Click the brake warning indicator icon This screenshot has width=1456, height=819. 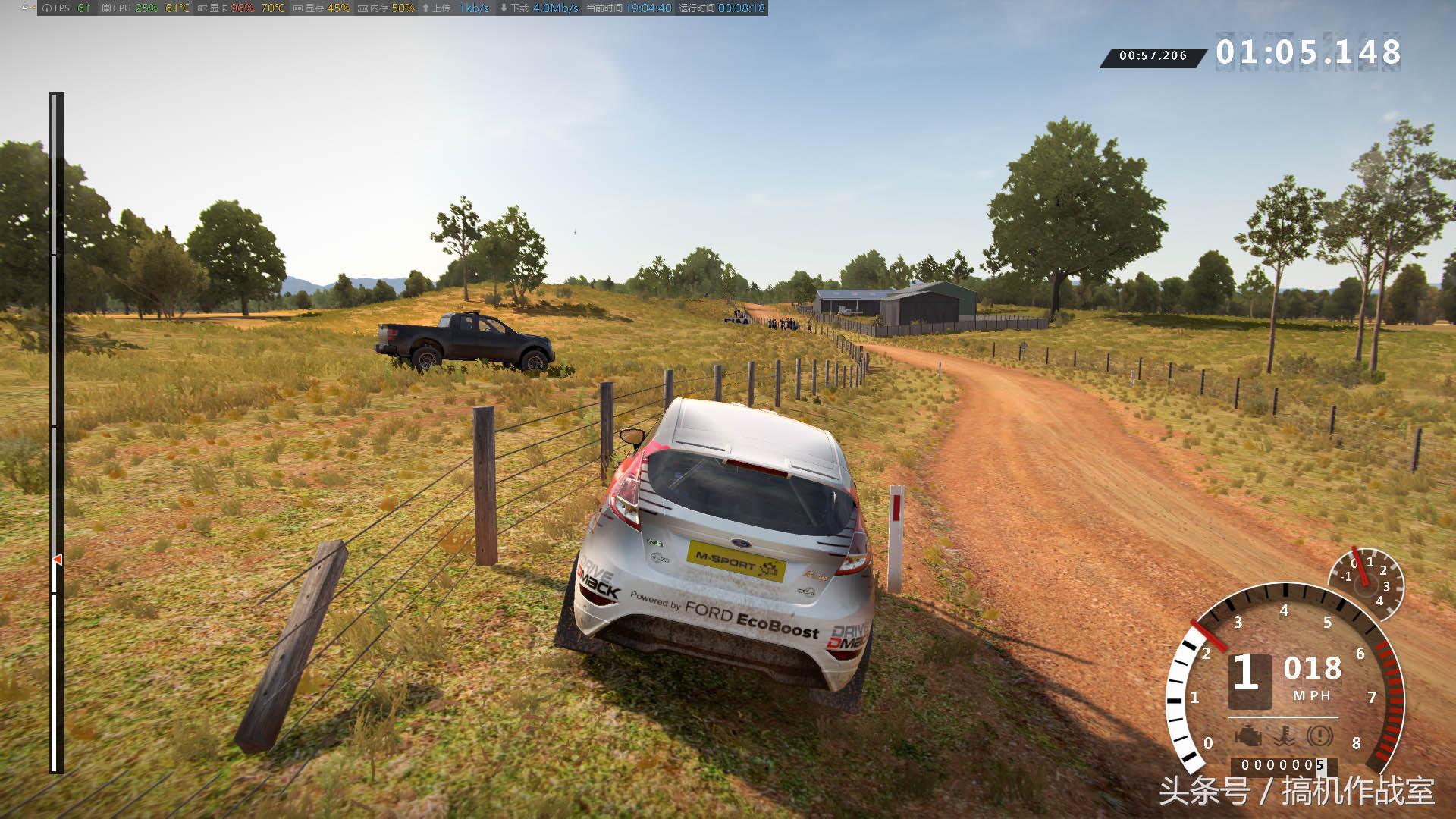(1320, 736)
